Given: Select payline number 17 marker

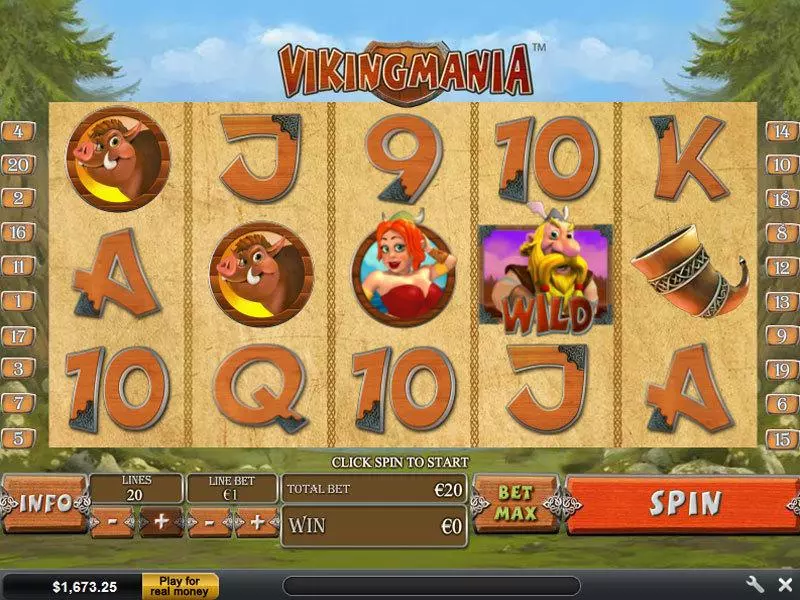Looking at the screenshot, I should click(18, 336).
